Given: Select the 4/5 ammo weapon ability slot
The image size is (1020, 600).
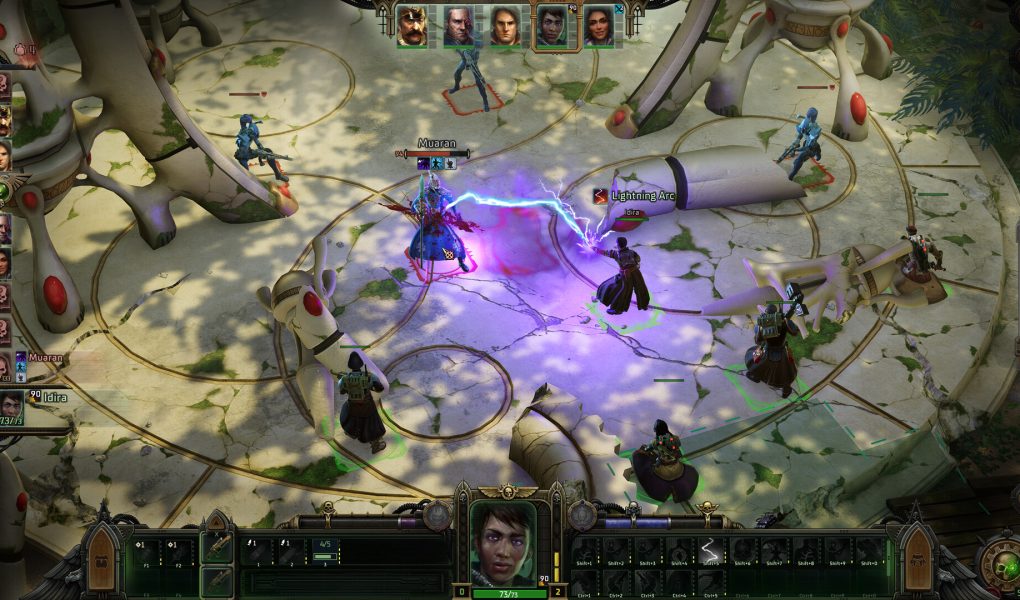Looking at the screenshot, I should click(x=325, y=551).
